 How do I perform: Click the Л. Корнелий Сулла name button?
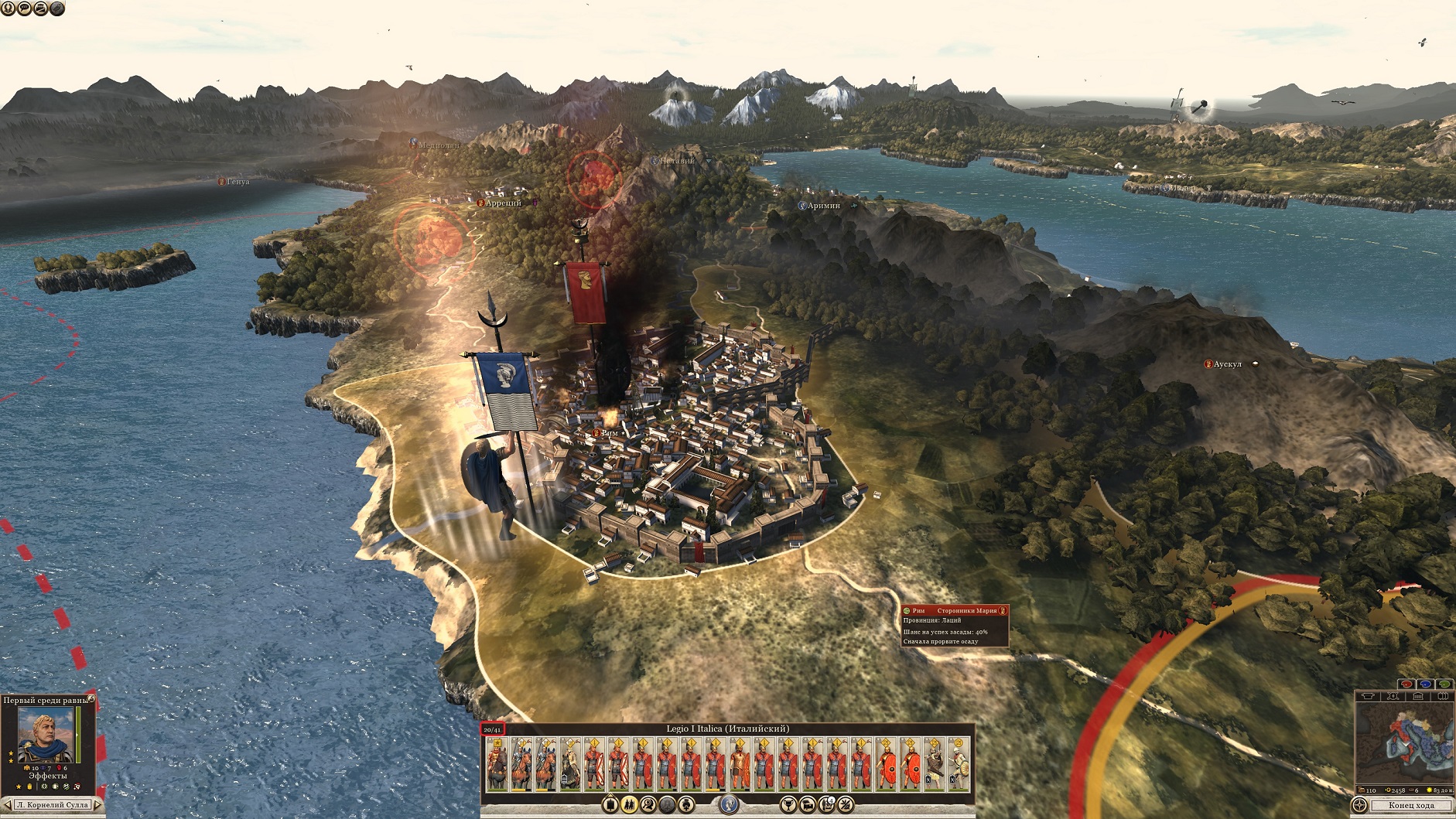[53, 805]
